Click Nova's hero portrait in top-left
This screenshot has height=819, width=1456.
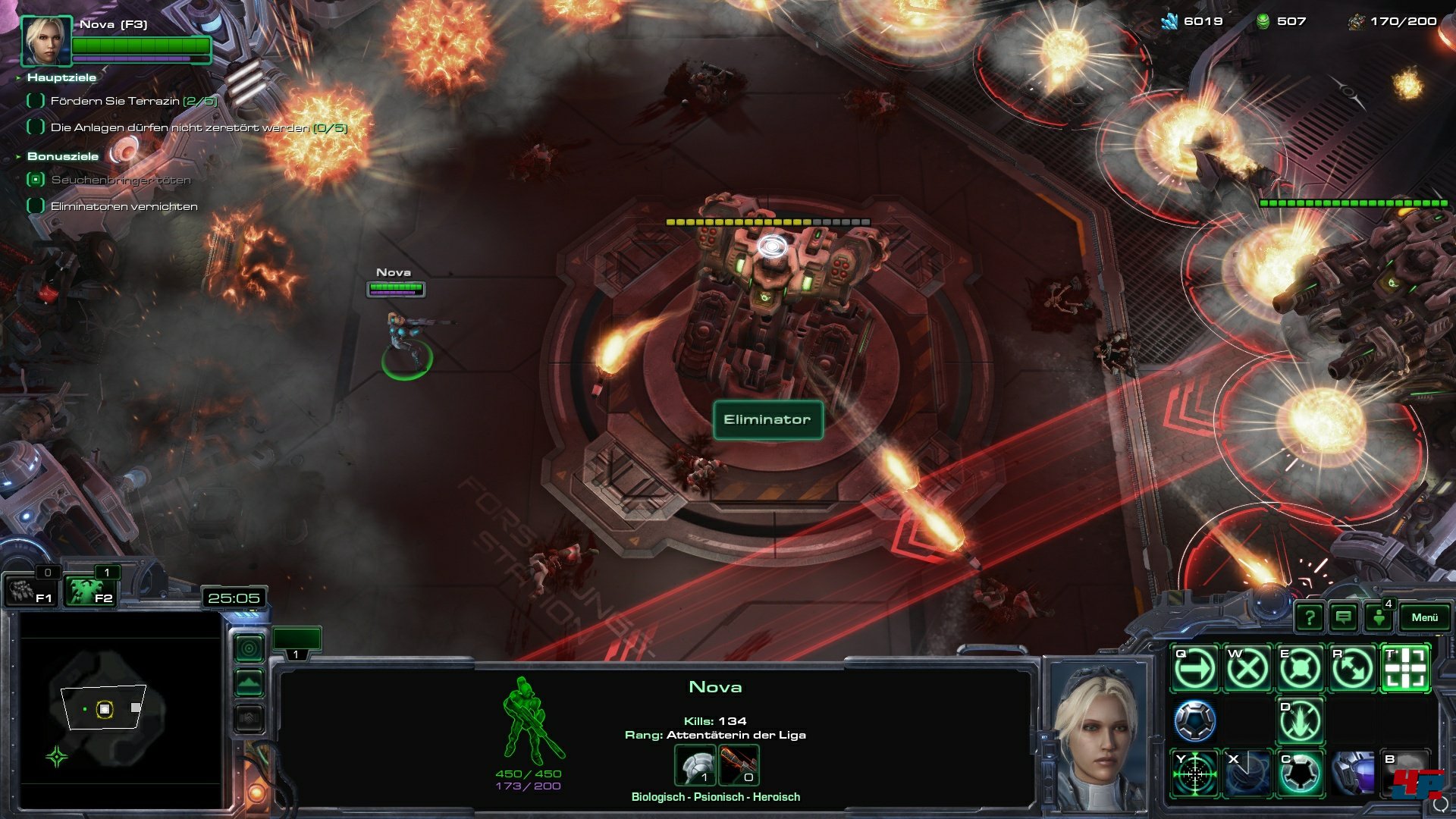tap(46, 41)
